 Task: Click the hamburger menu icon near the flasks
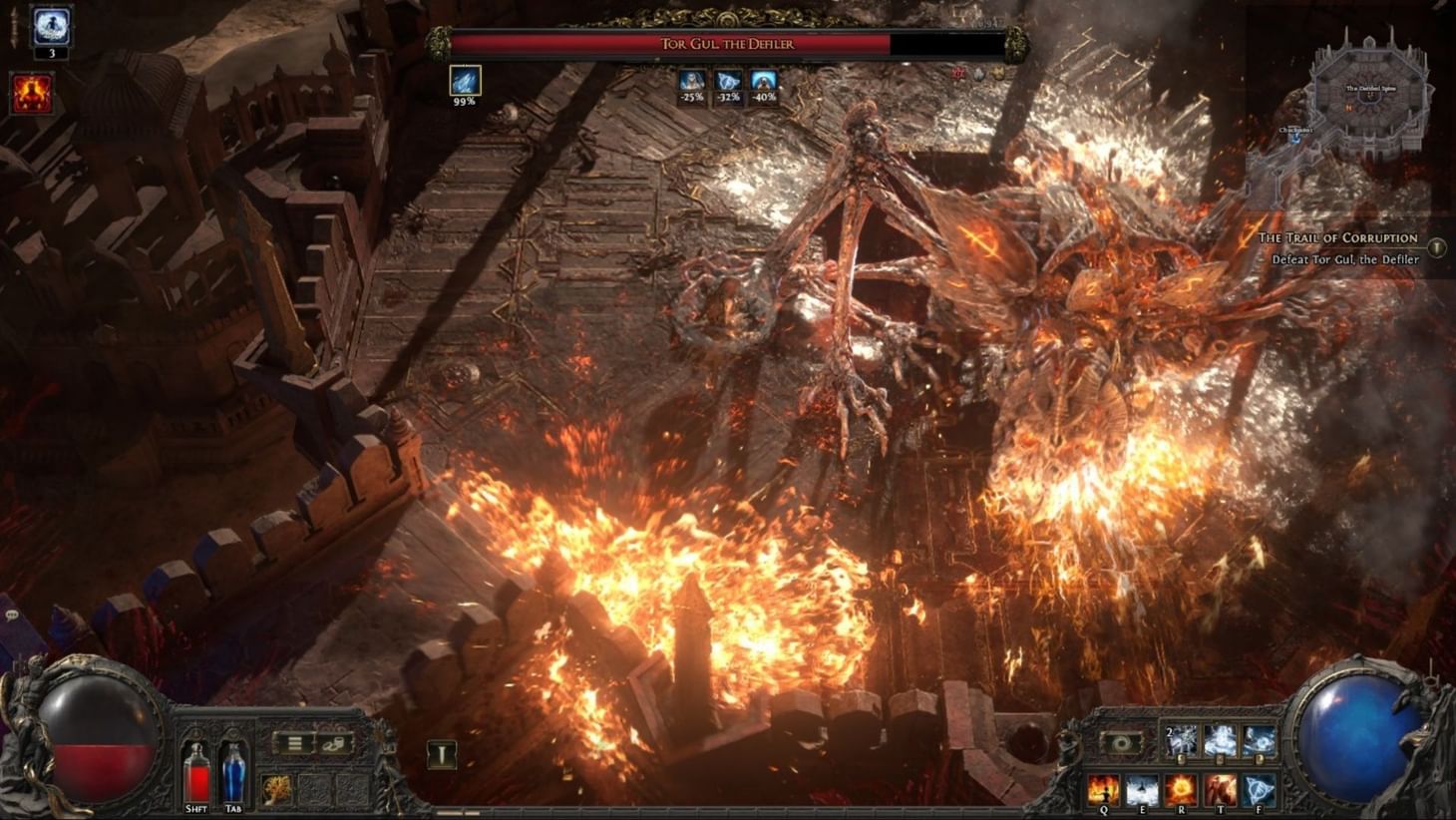295,743
